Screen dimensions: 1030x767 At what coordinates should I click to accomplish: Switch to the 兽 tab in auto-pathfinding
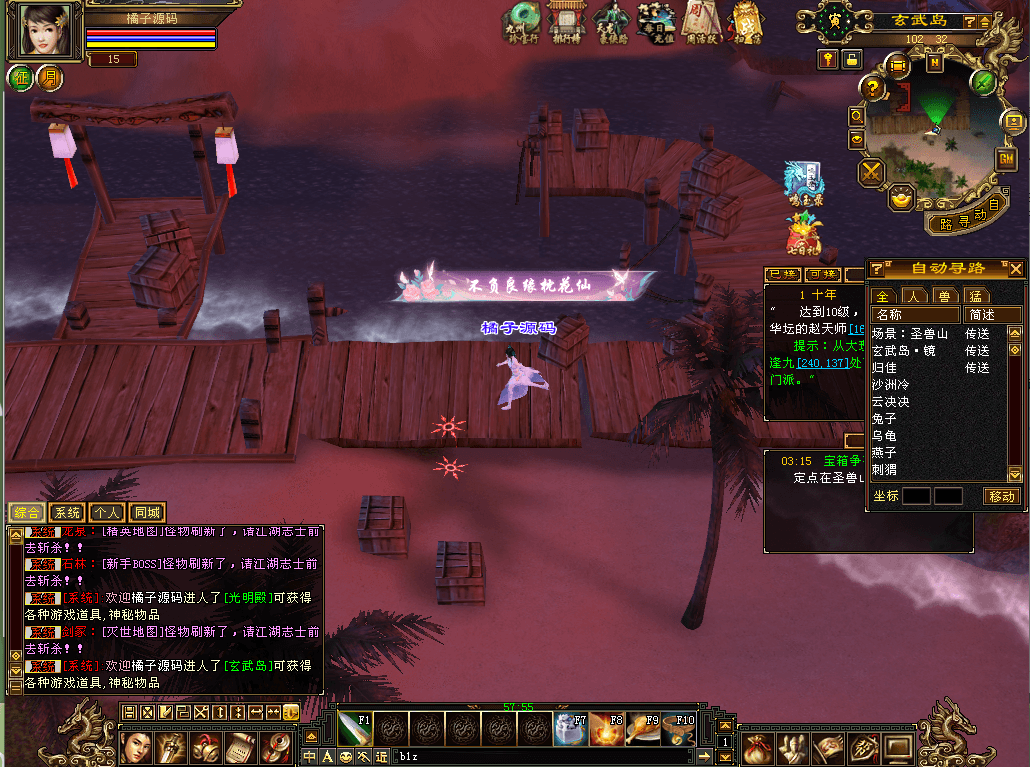tap(944, 296)
